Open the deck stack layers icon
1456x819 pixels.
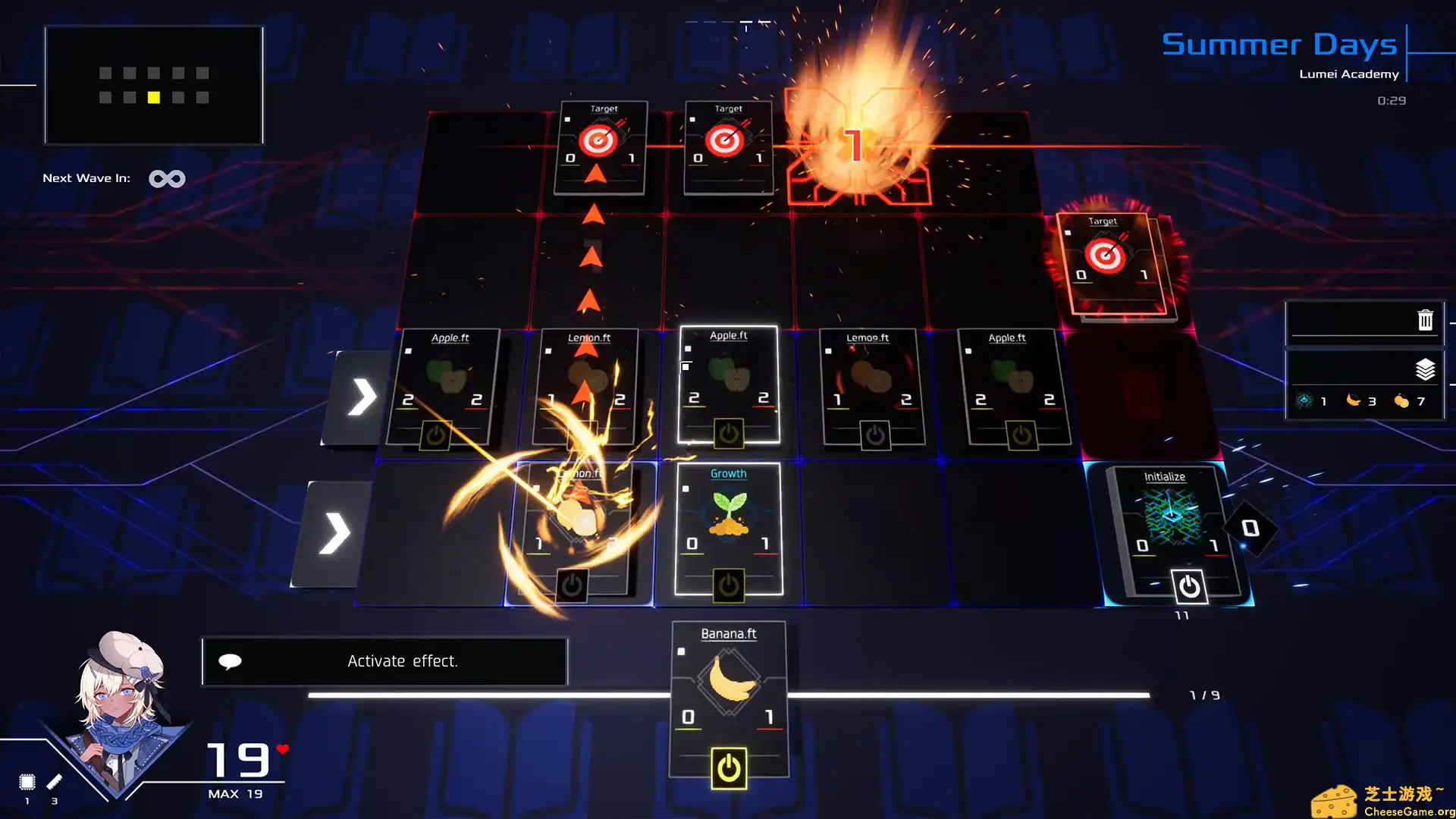[1425, 369]
